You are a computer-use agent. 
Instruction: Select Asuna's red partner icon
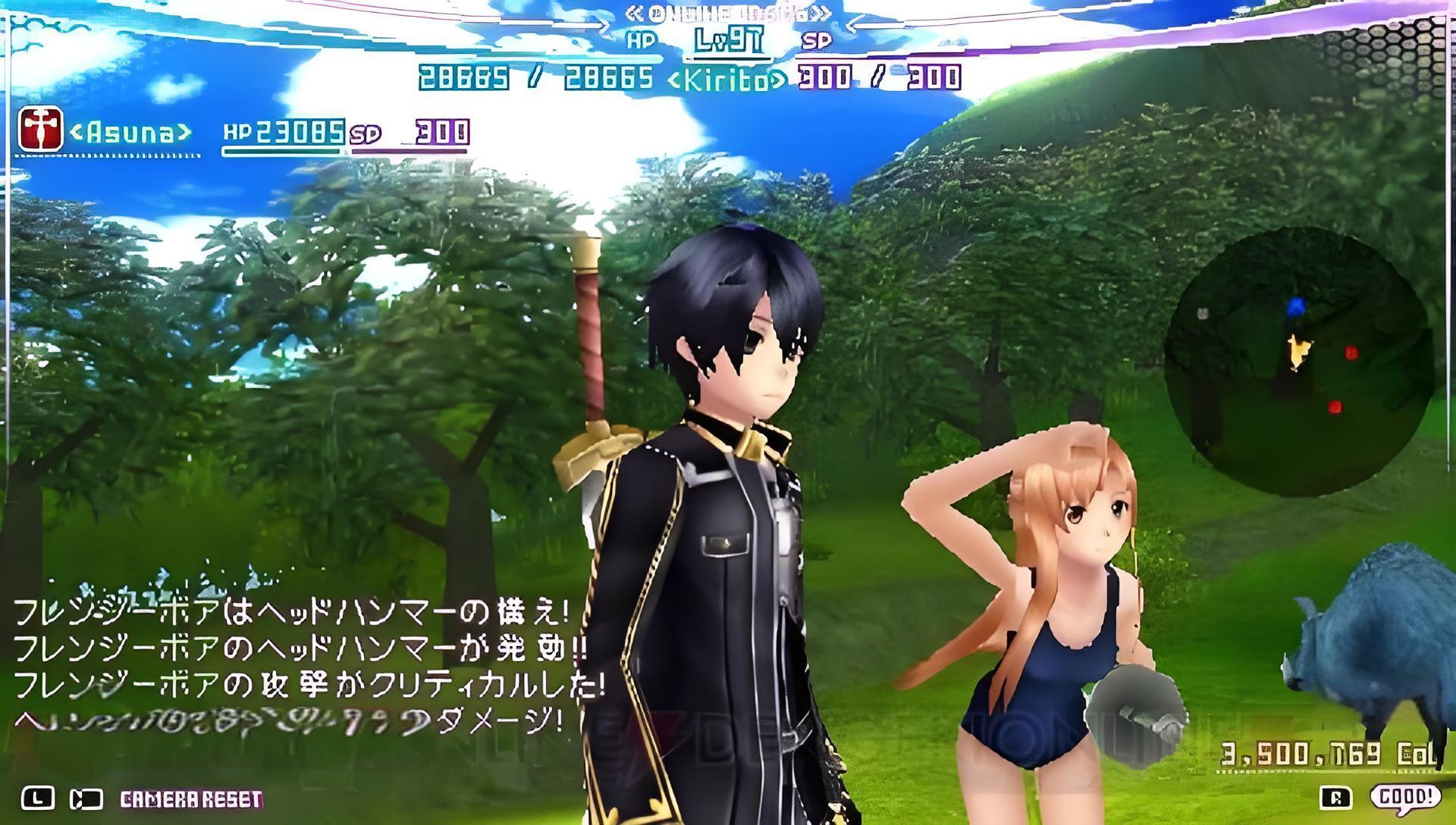tap(40, 130)
